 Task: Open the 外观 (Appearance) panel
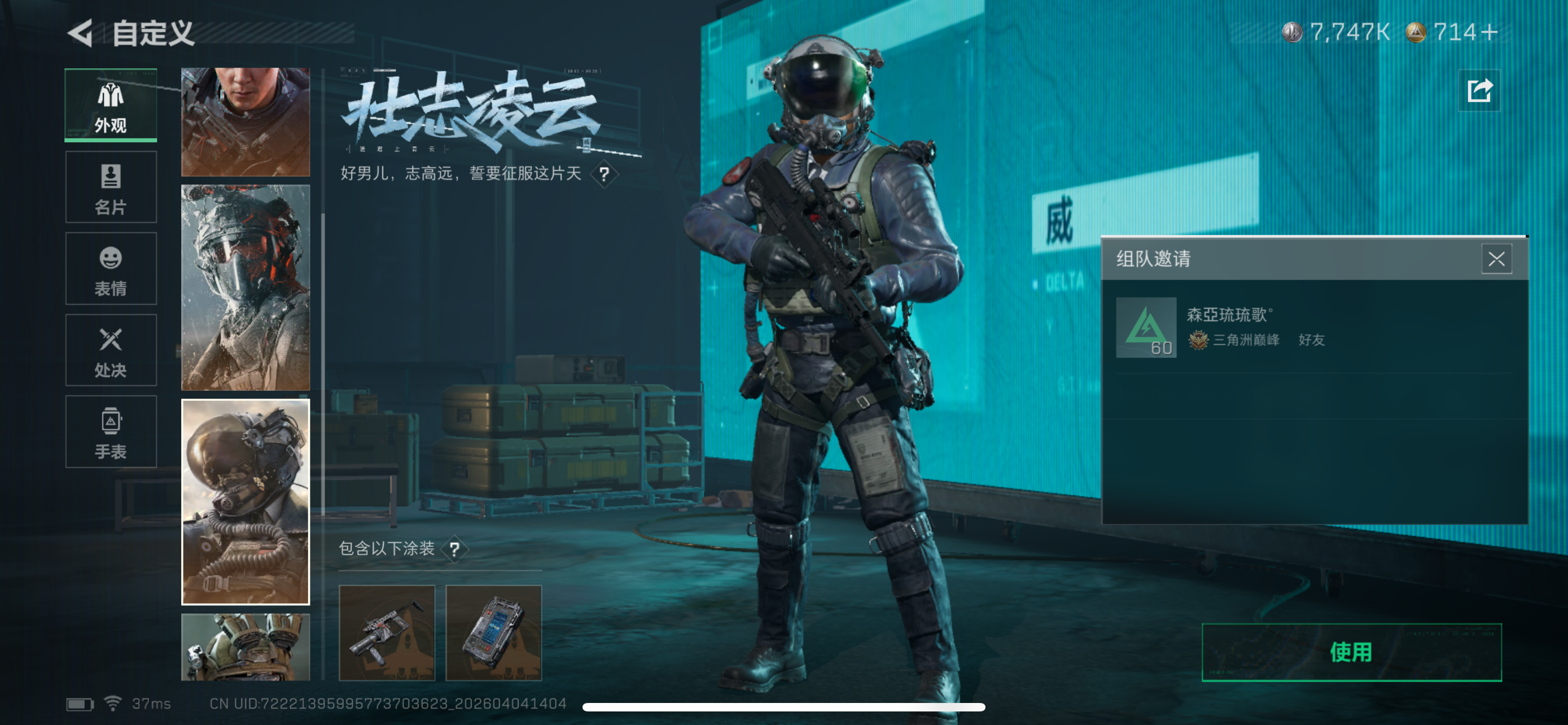click(x=110, y=104)
